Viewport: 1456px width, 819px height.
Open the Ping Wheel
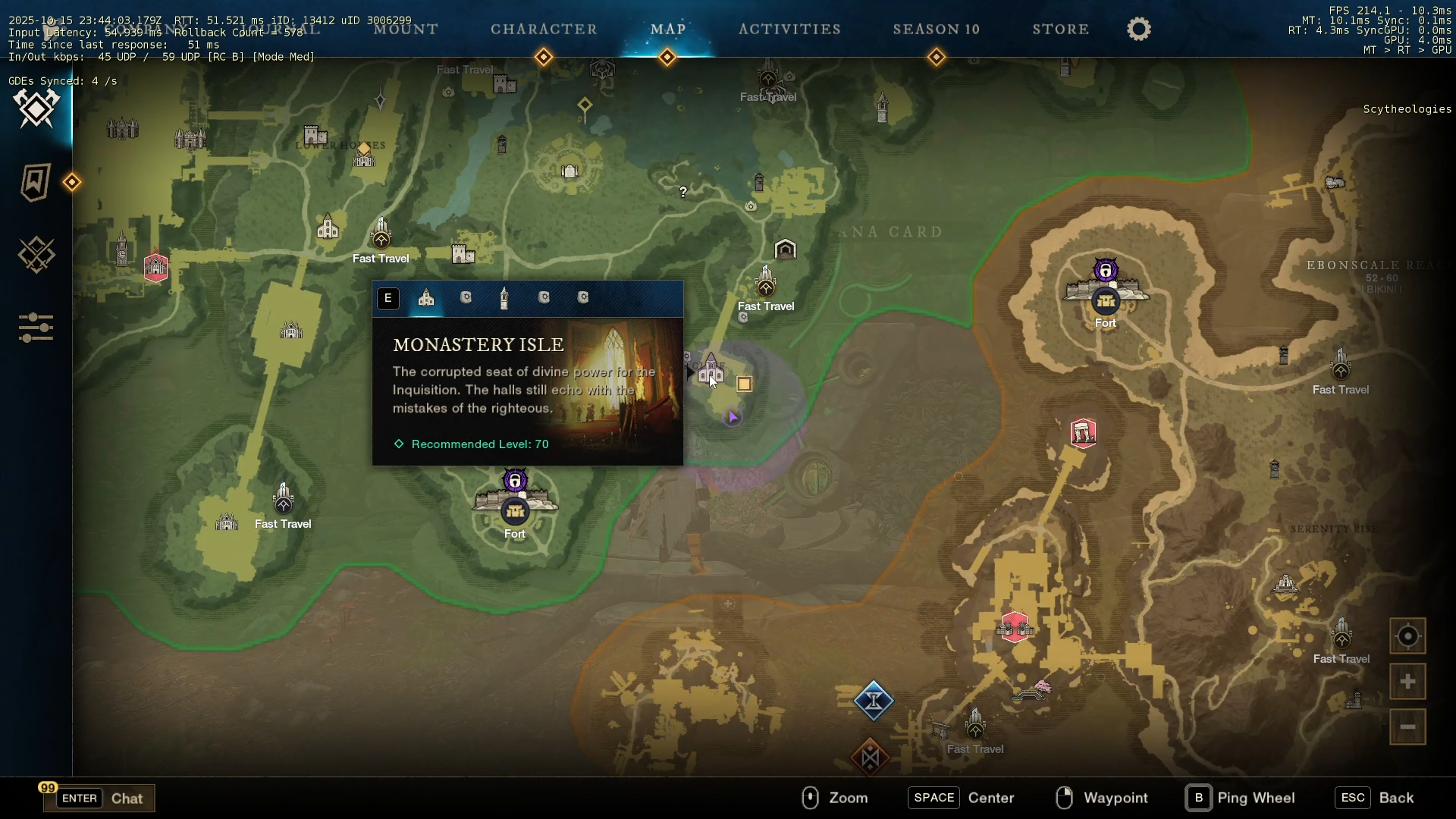(1241, 798)
